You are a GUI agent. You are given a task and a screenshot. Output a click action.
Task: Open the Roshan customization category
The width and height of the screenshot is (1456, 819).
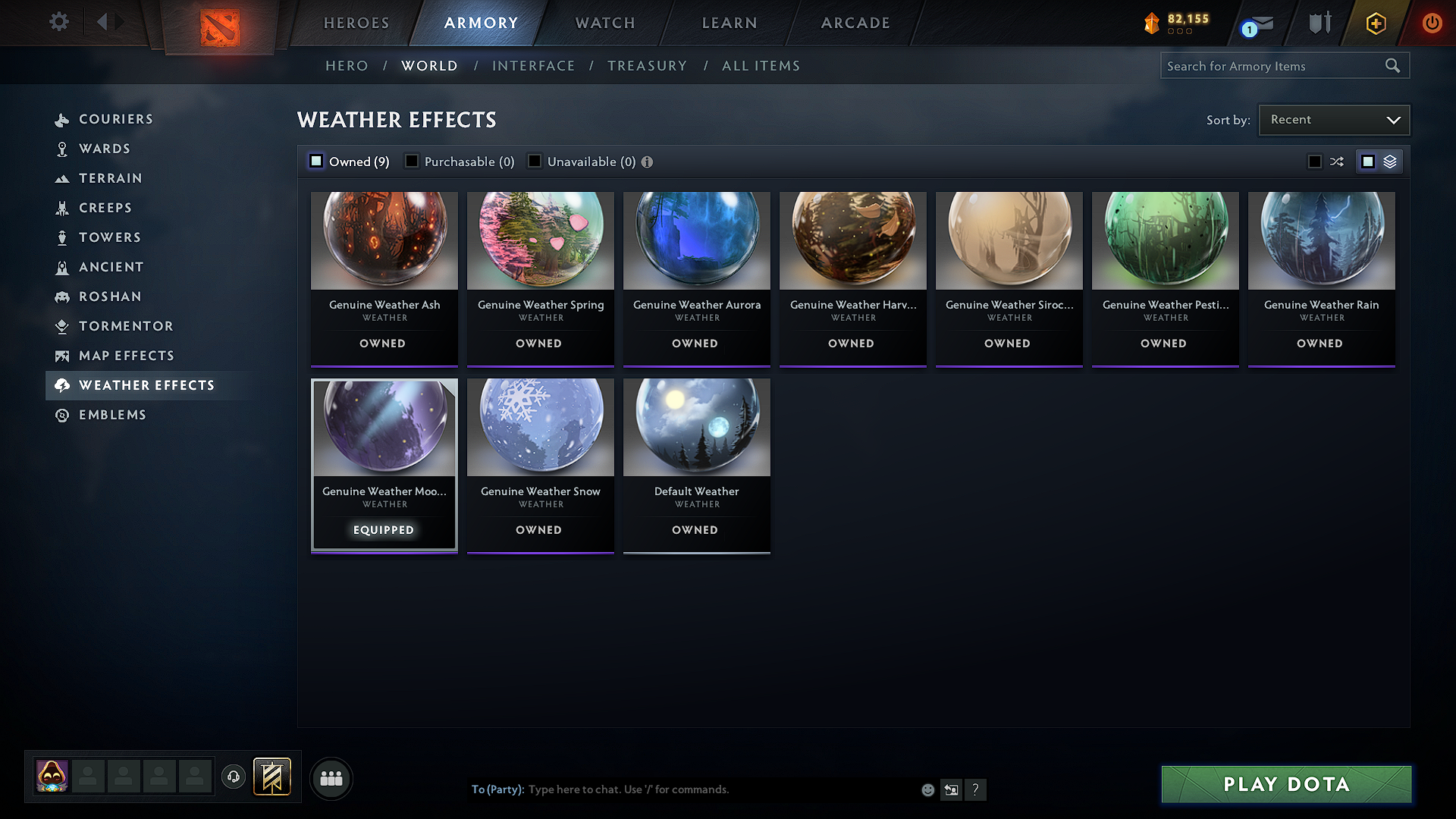tap(110, 297)
